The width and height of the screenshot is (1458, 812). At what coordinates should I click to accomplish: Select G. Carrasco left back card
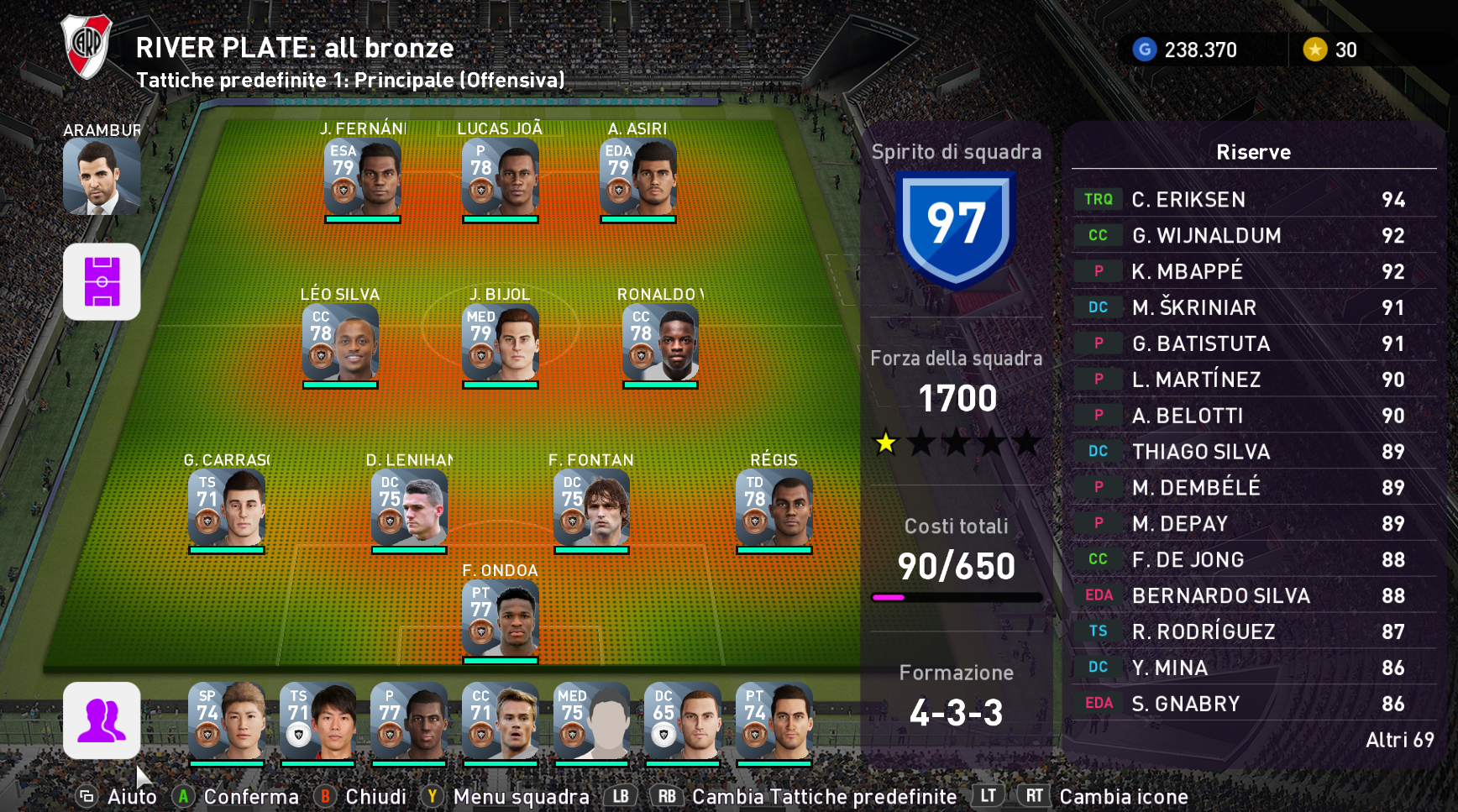(227, 509)
